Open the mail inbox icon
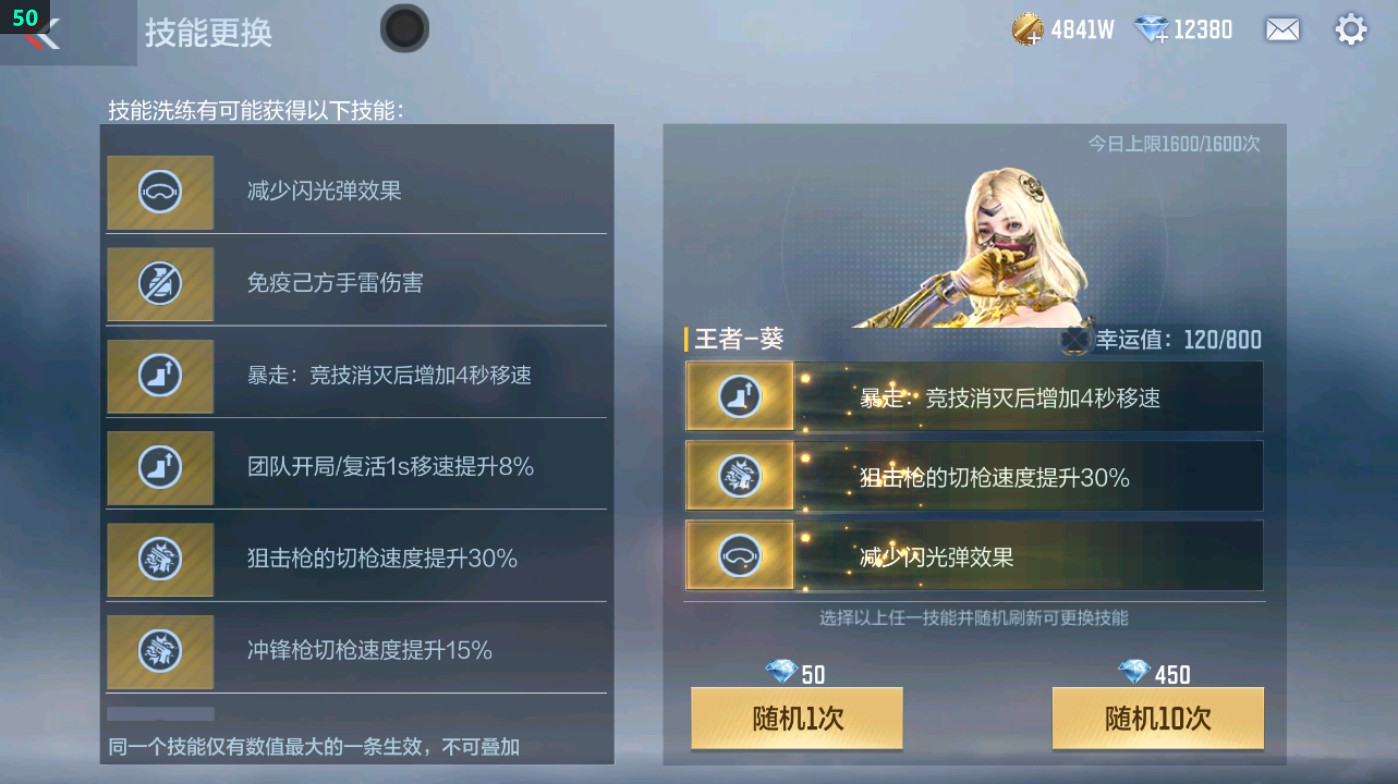Screen dimensions: 1398x784 pyautogui.click(x=1284, y=29)
